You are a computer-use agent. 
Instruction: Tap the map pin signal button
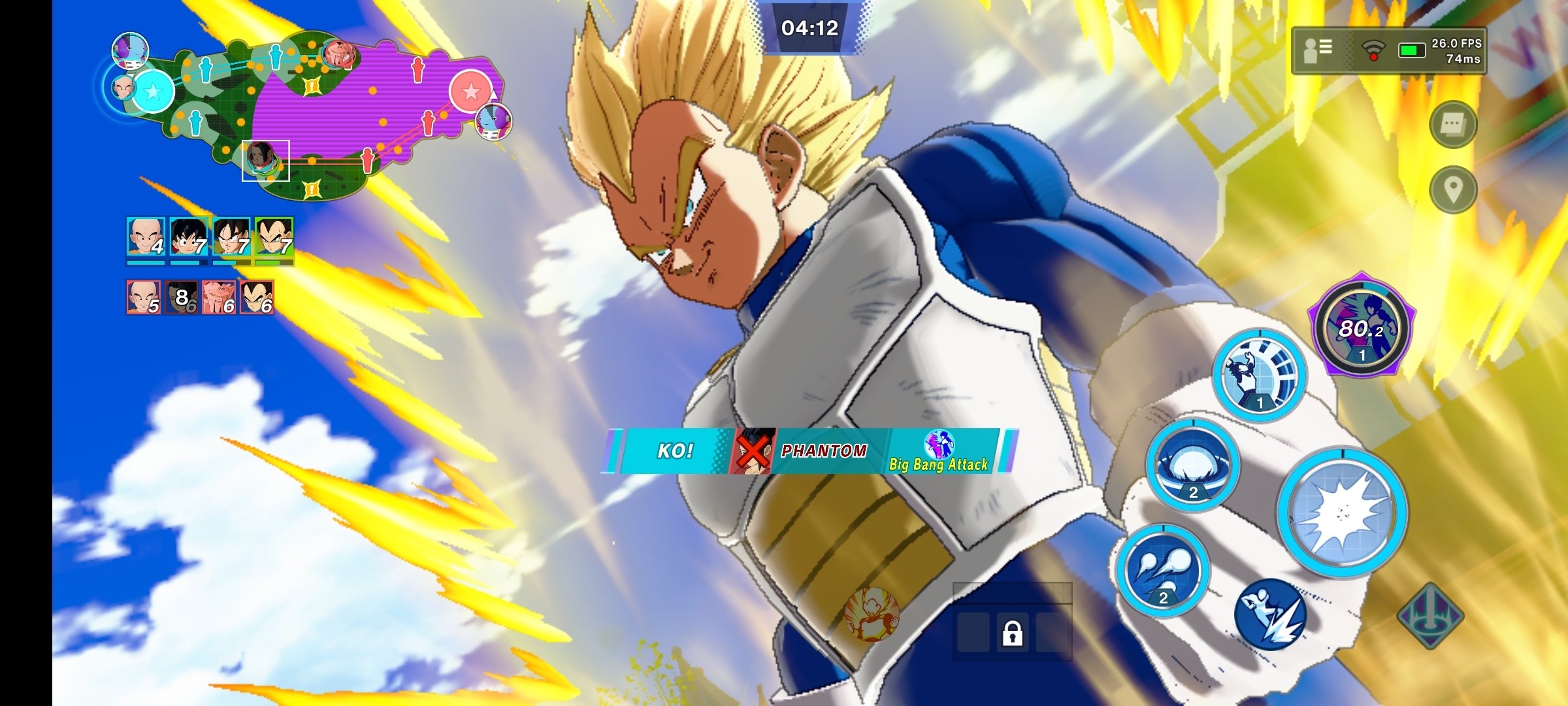[1452, 190]
